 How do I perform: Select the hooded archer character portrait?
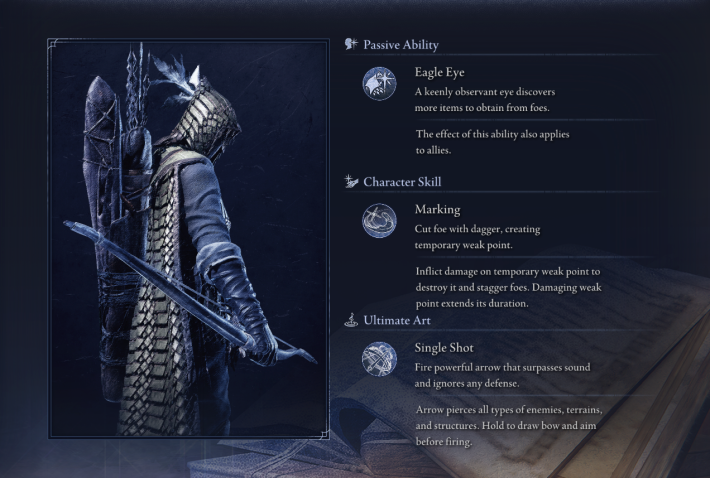[187, 238]
